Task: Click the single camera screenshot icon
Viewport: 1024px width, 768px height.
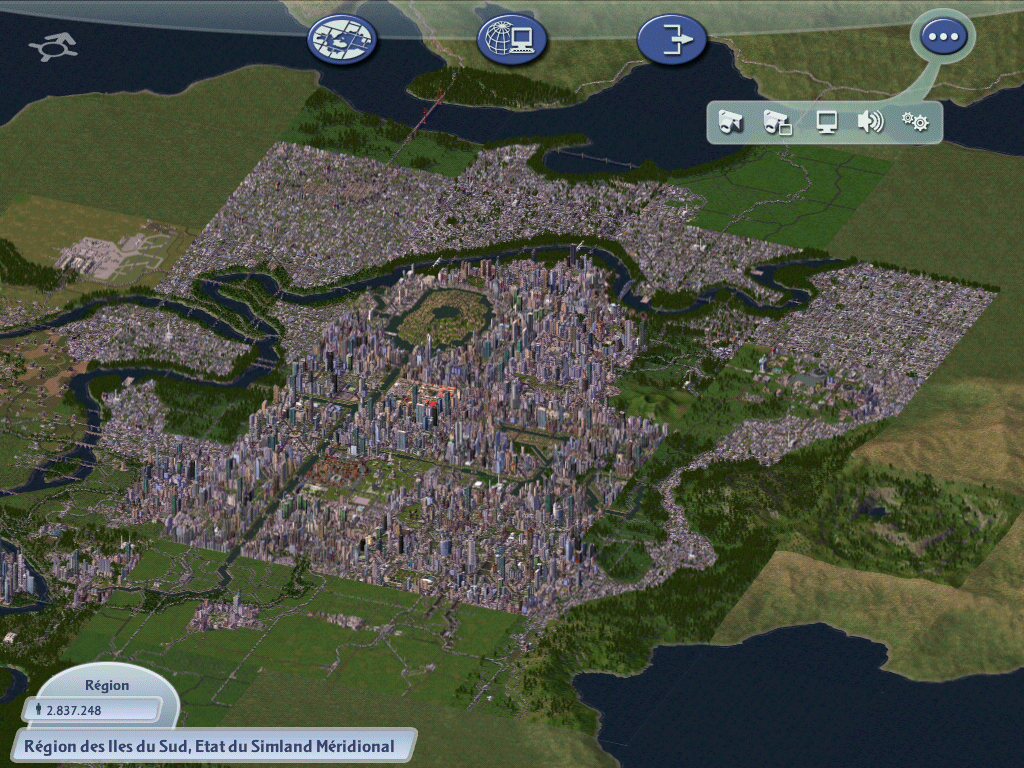Action: tap(731, 122)
